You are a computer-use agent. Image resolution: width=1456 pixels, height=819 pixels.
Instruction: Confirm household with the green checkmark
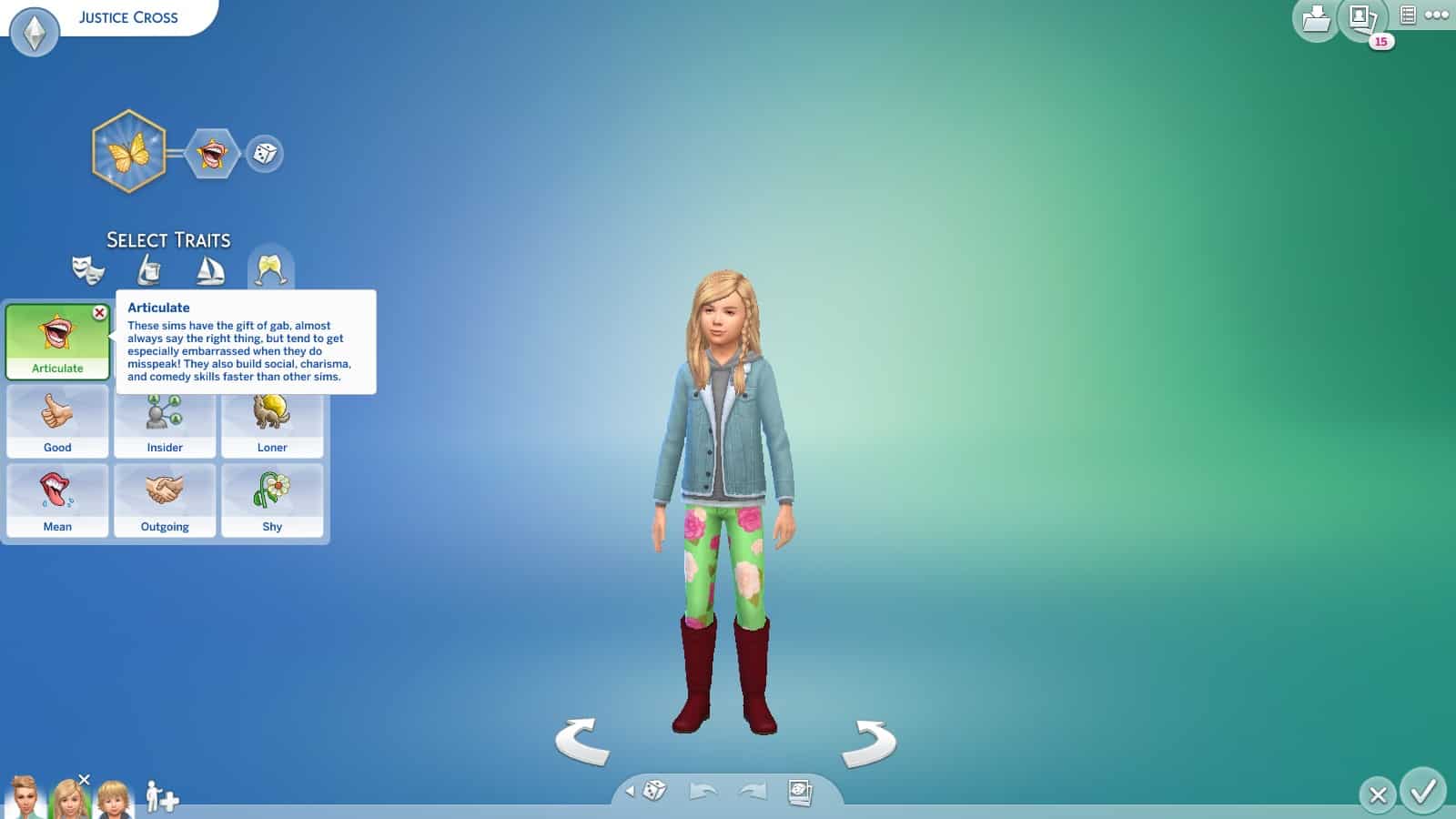click(1423, 792)
